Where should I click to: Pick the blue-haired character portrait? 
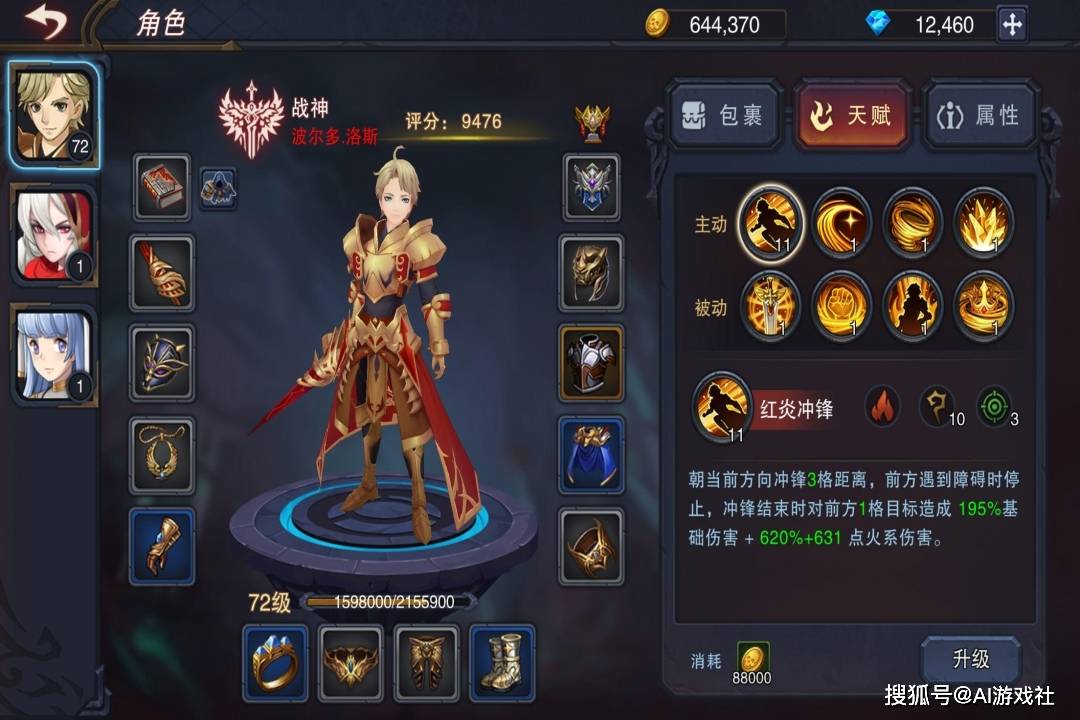click(x=54, y=356)
